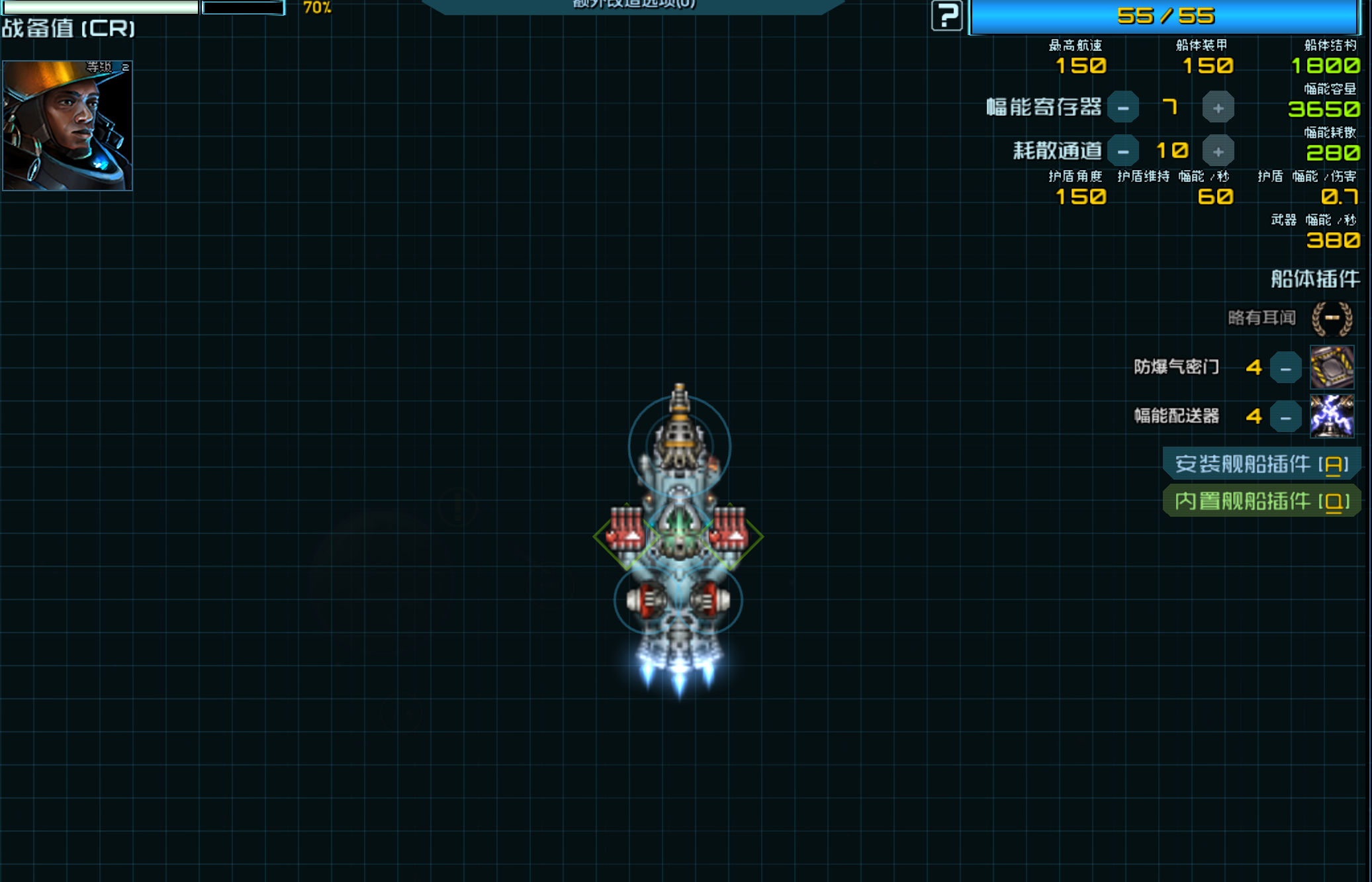The height and width of the screenshot is (882, 1372).
Task: Click the officer portrait
Action: [68, 126]
